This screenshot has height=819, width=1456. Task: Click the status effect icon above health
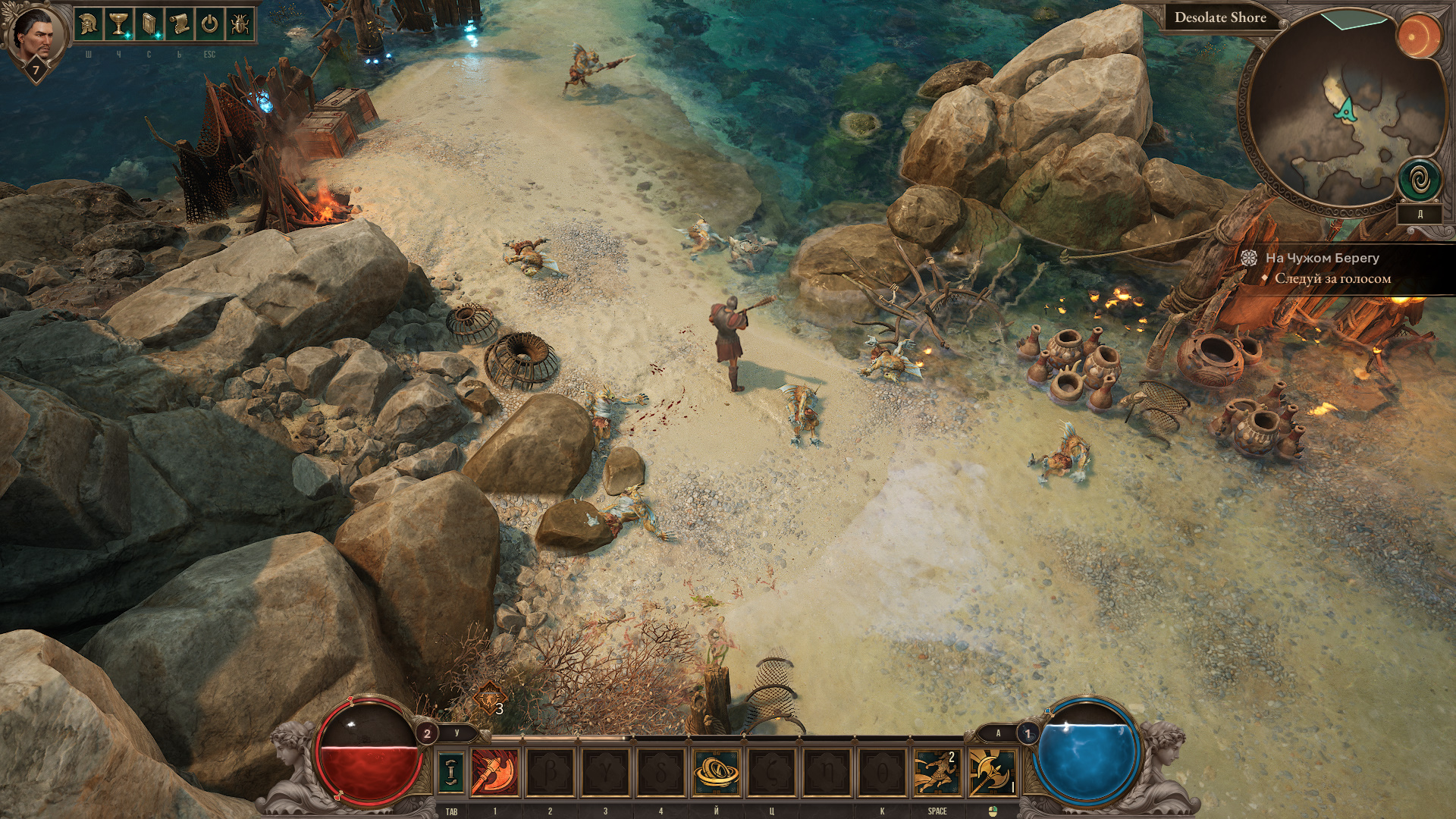tap(489, 698)
